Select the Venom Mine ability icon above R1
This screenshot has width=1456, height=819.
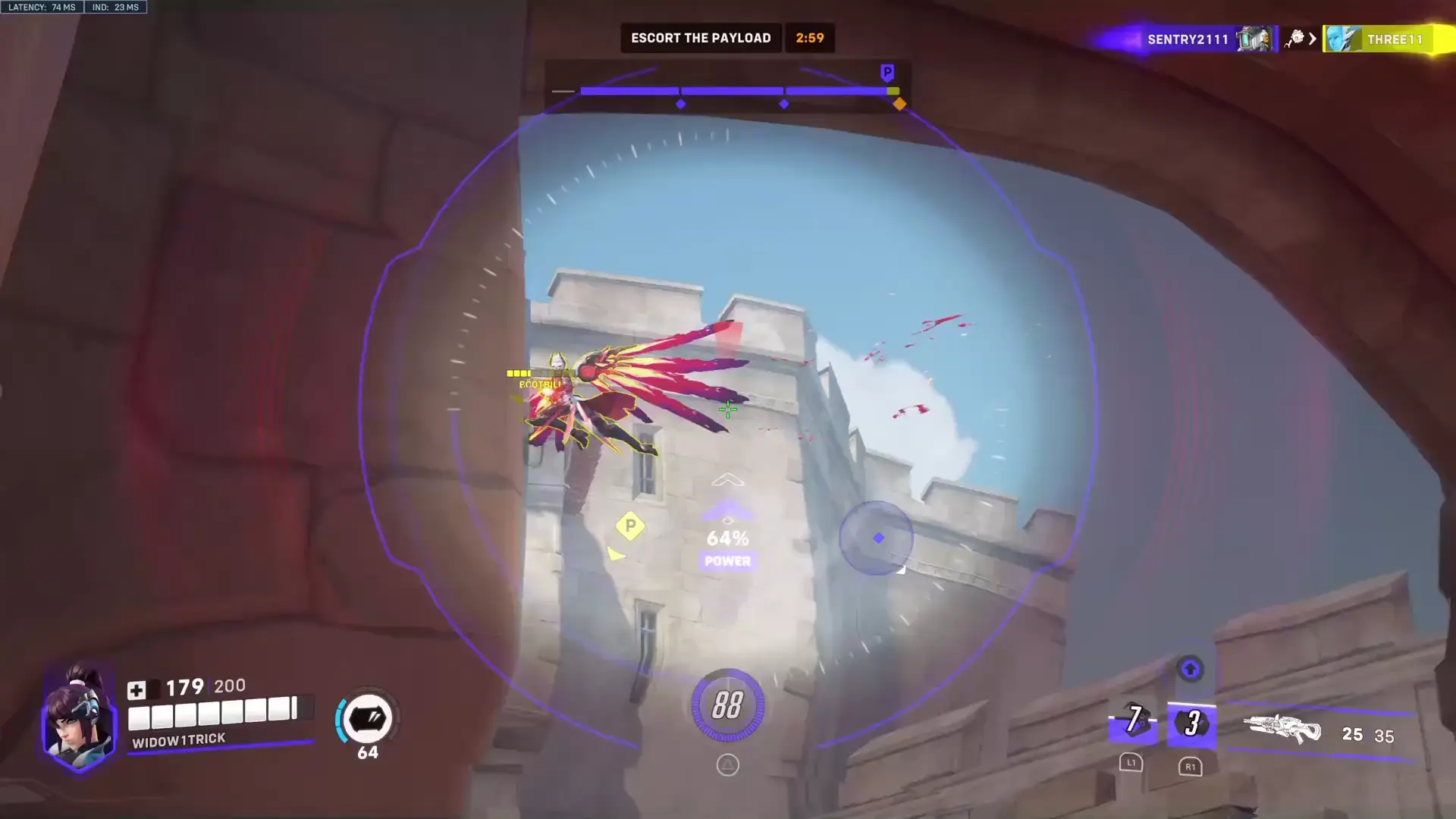point(1191,724)
